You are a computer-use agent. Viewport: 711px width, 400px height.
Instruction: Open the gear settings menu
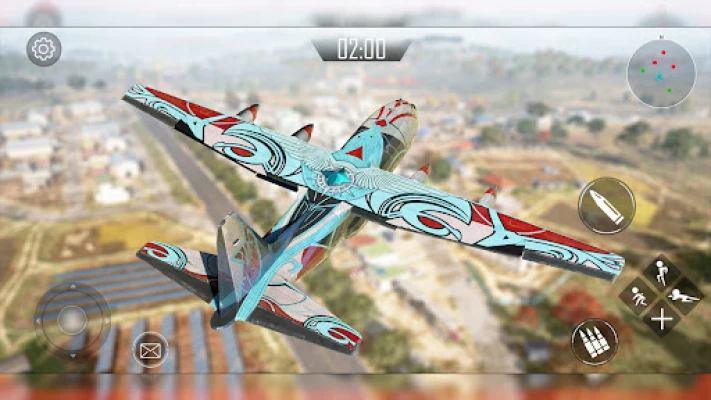pyautogui.click(x=43, y=48)
